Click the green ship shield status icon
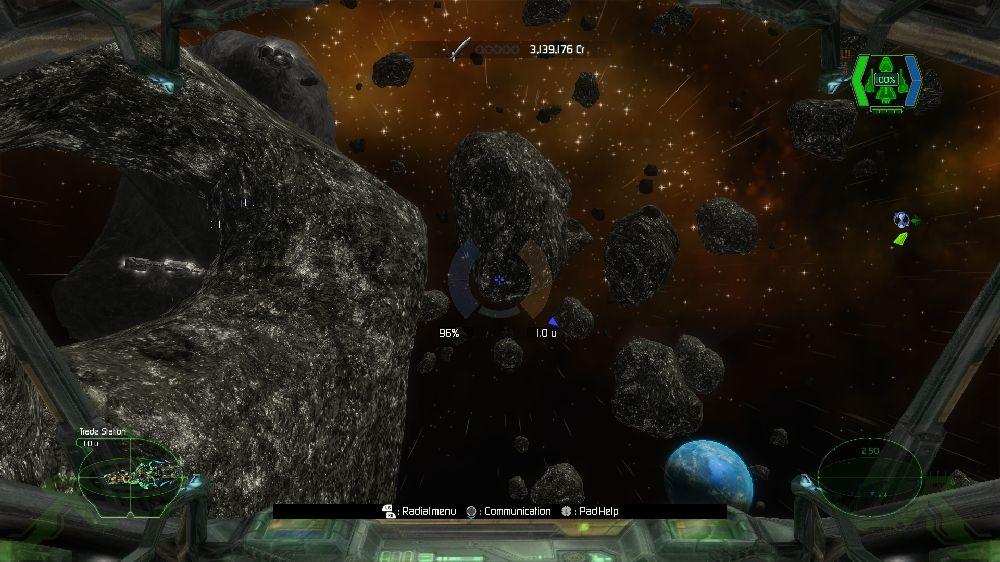Viewport: 1000px width, 562px height. (886, 82)
